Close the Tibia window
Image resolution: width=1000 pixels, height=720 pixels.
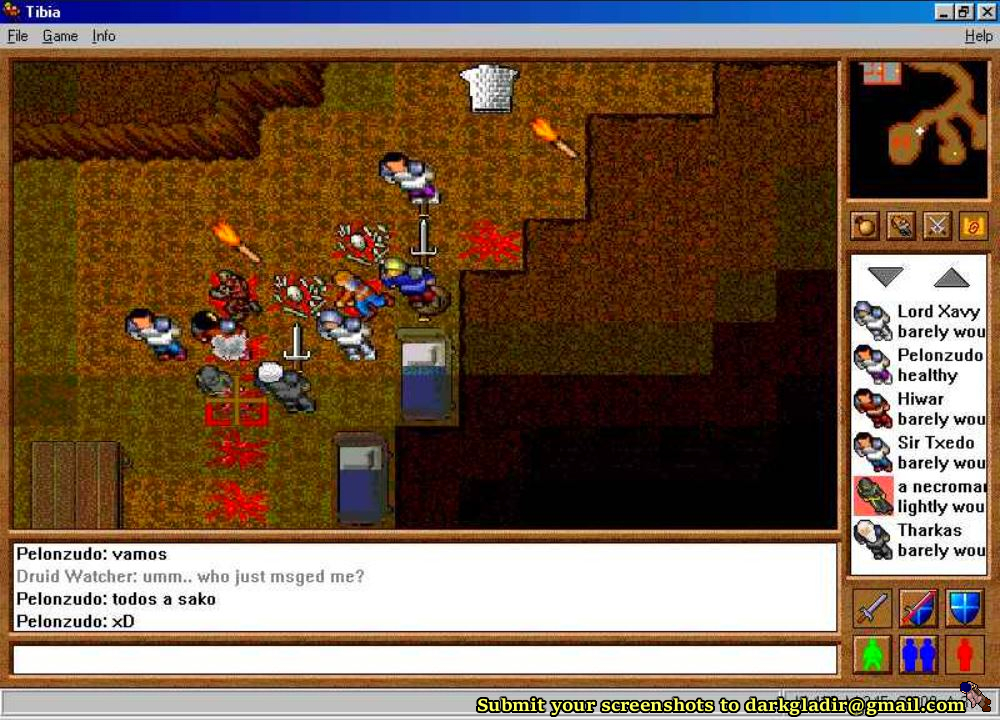point(986,12)
